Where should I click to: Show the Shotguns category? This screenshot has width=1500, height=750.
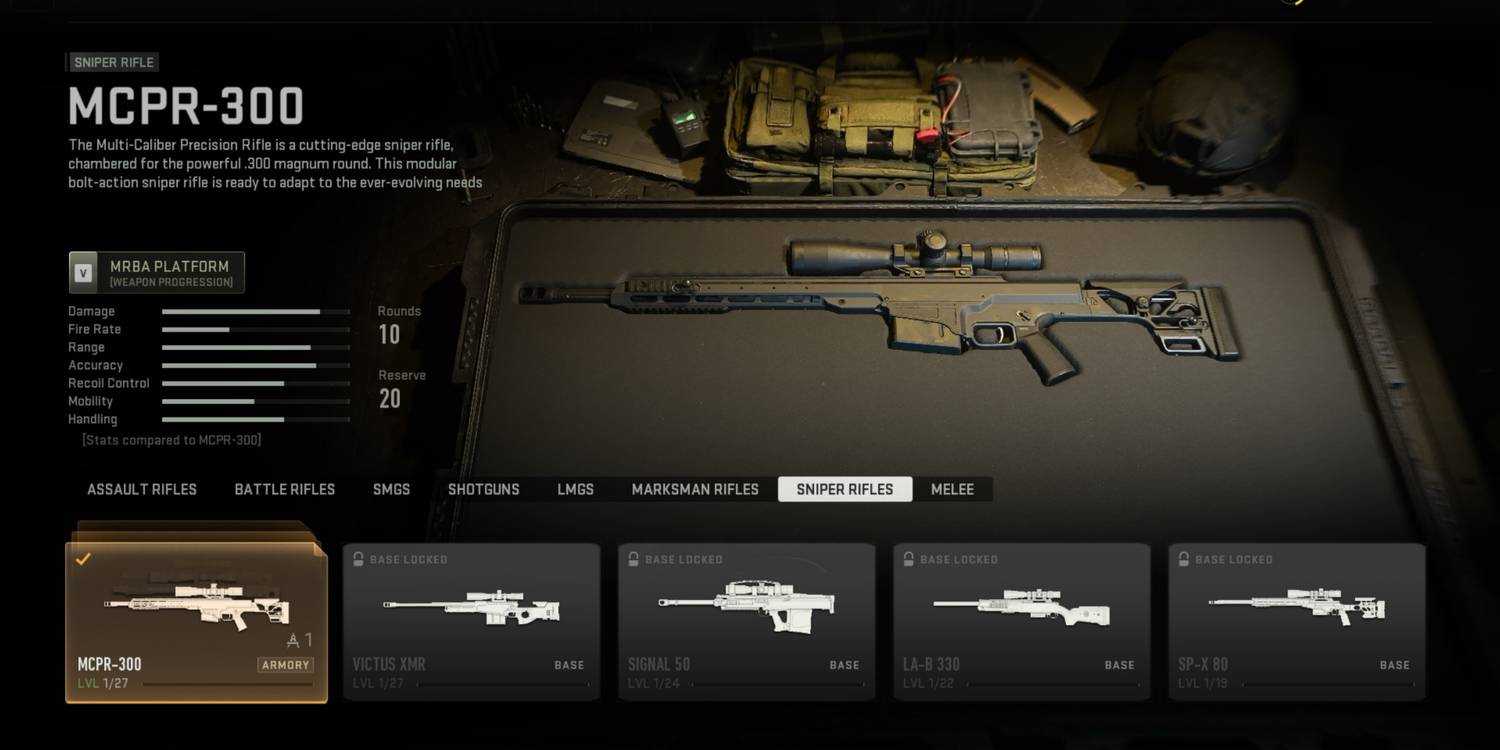click(483, 489)
